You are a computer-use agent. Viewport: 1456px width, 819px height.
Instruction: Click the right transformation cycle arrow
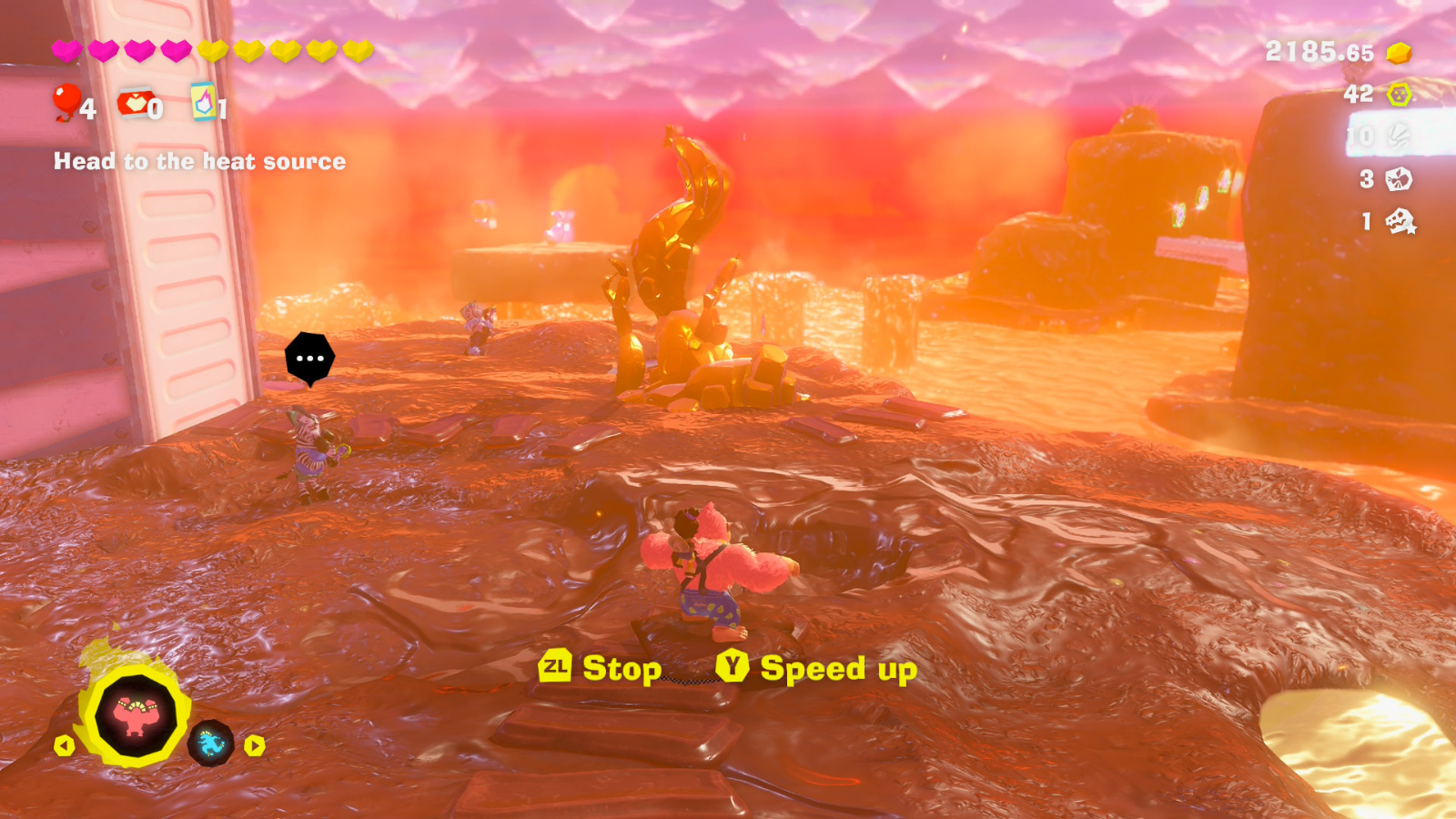pos(255,746)
